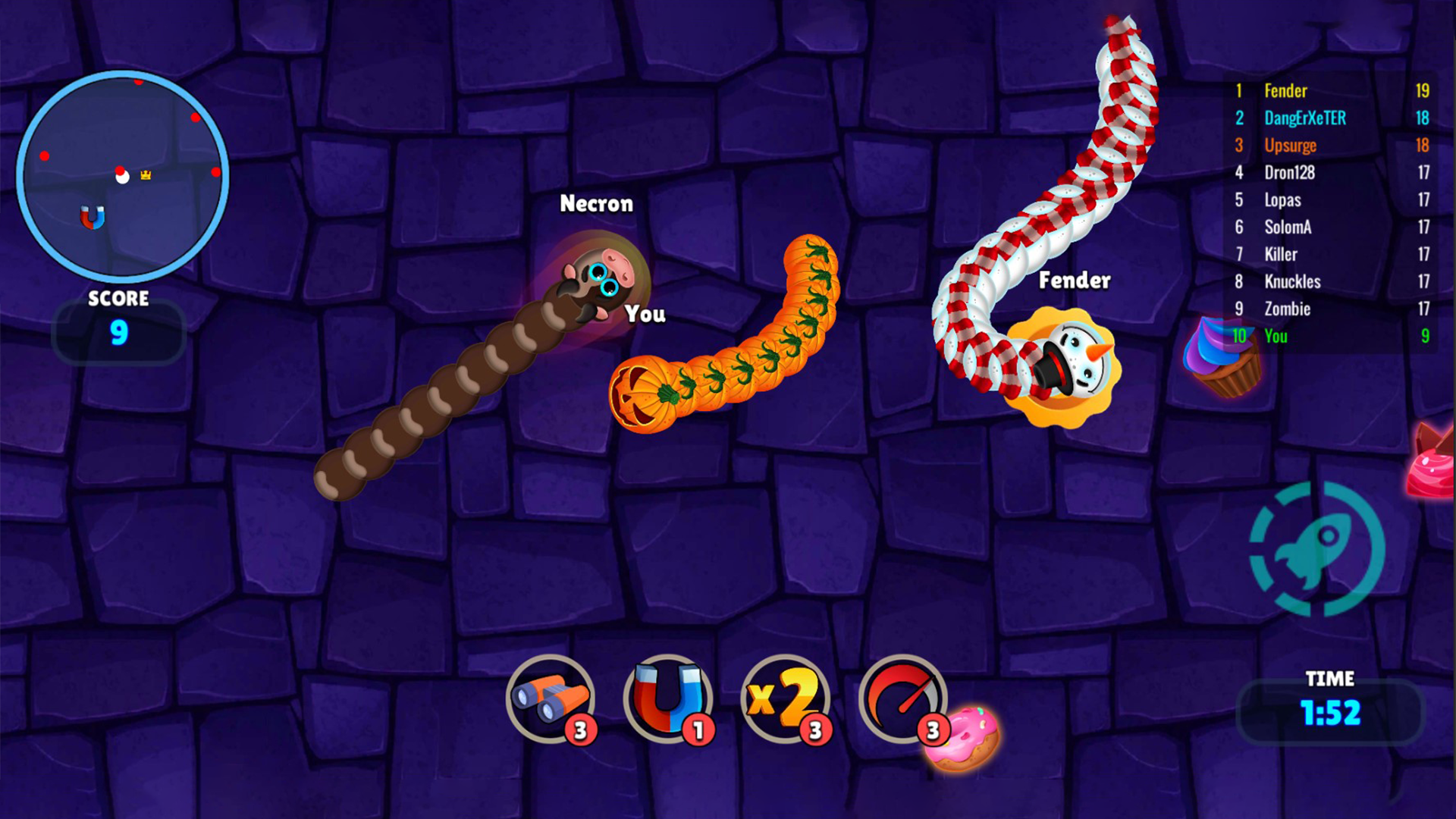The width and height of the screenshot is (1456, 819).
Task: Click the Zombie leaderboard row
Action: coord(1331,309)
